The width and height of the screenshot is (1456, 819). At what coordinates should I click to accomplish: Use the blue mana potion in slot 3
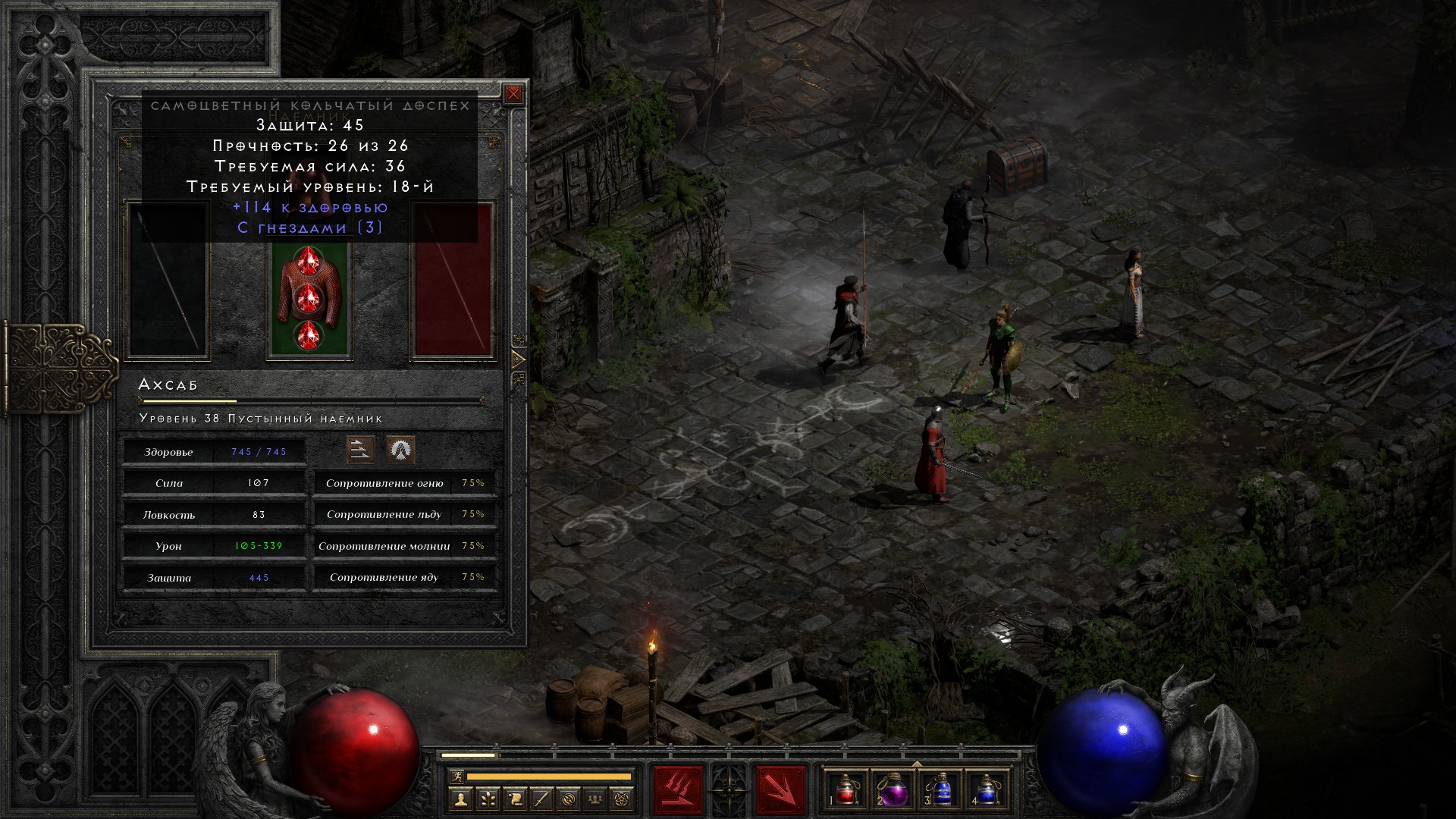click(940, 789)
